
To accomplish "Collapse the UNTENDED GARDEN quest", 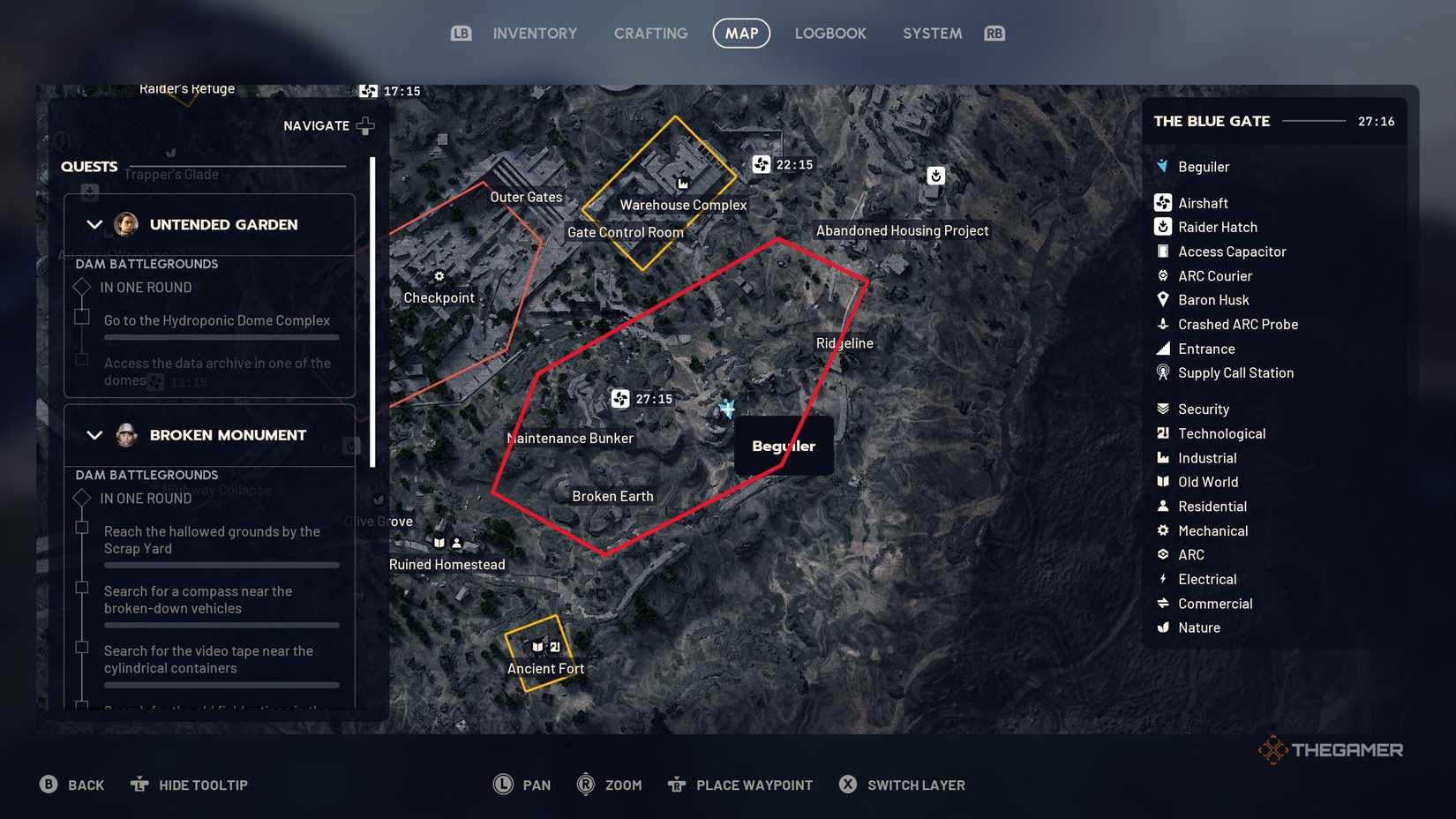I will pyautogui.click(x=94, y=224).
